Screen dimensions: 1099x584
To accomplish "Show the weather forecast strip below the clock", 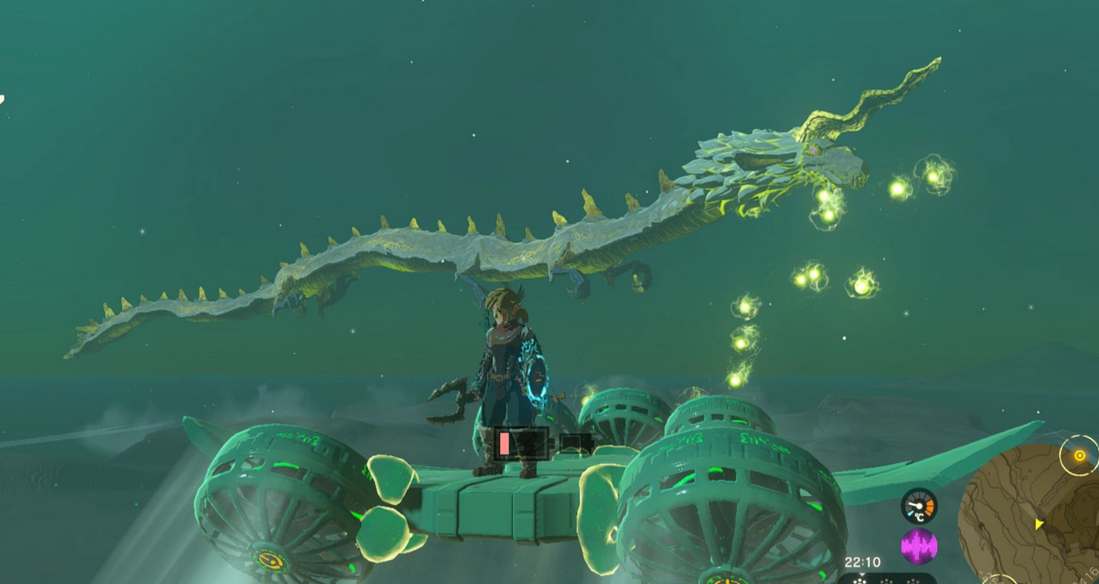I will click(x=885, y=578).
